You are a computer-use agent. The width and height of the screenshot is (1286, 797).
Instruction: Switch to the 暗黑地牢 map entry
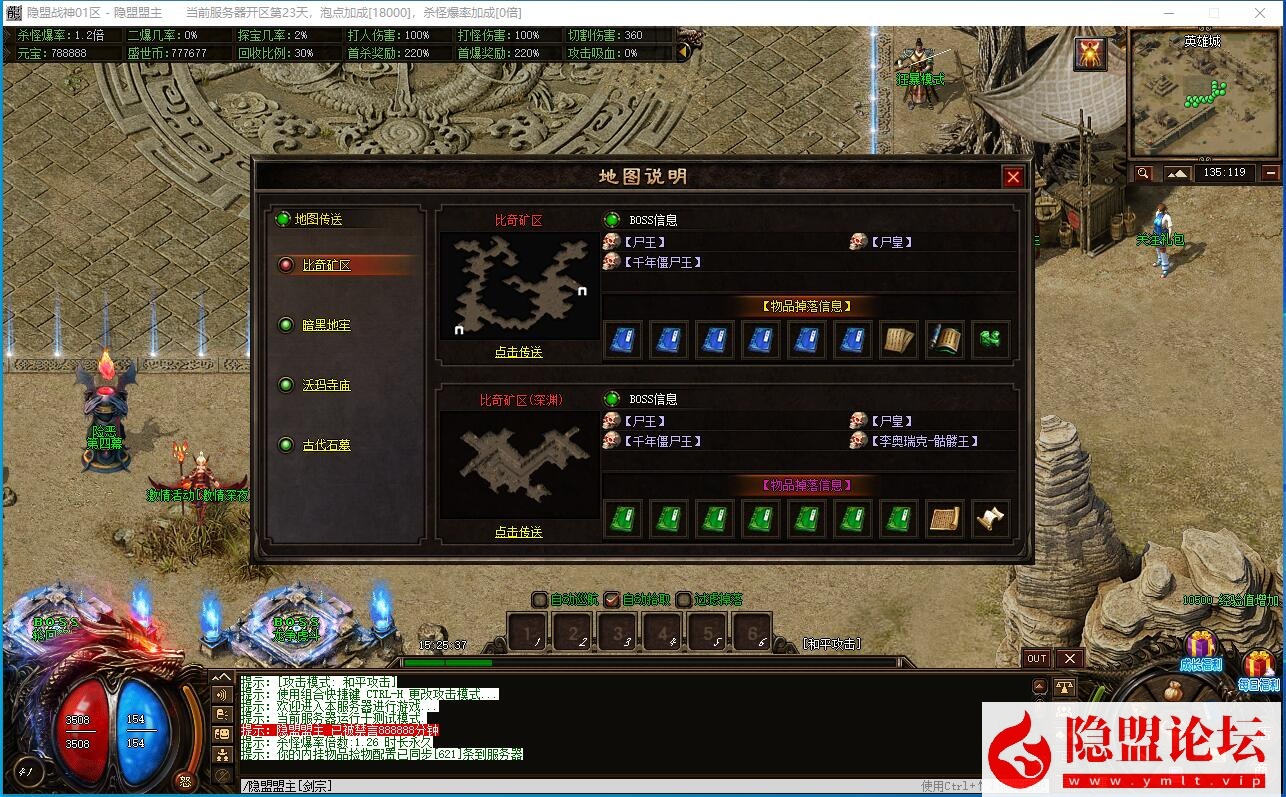click(327, 325)
